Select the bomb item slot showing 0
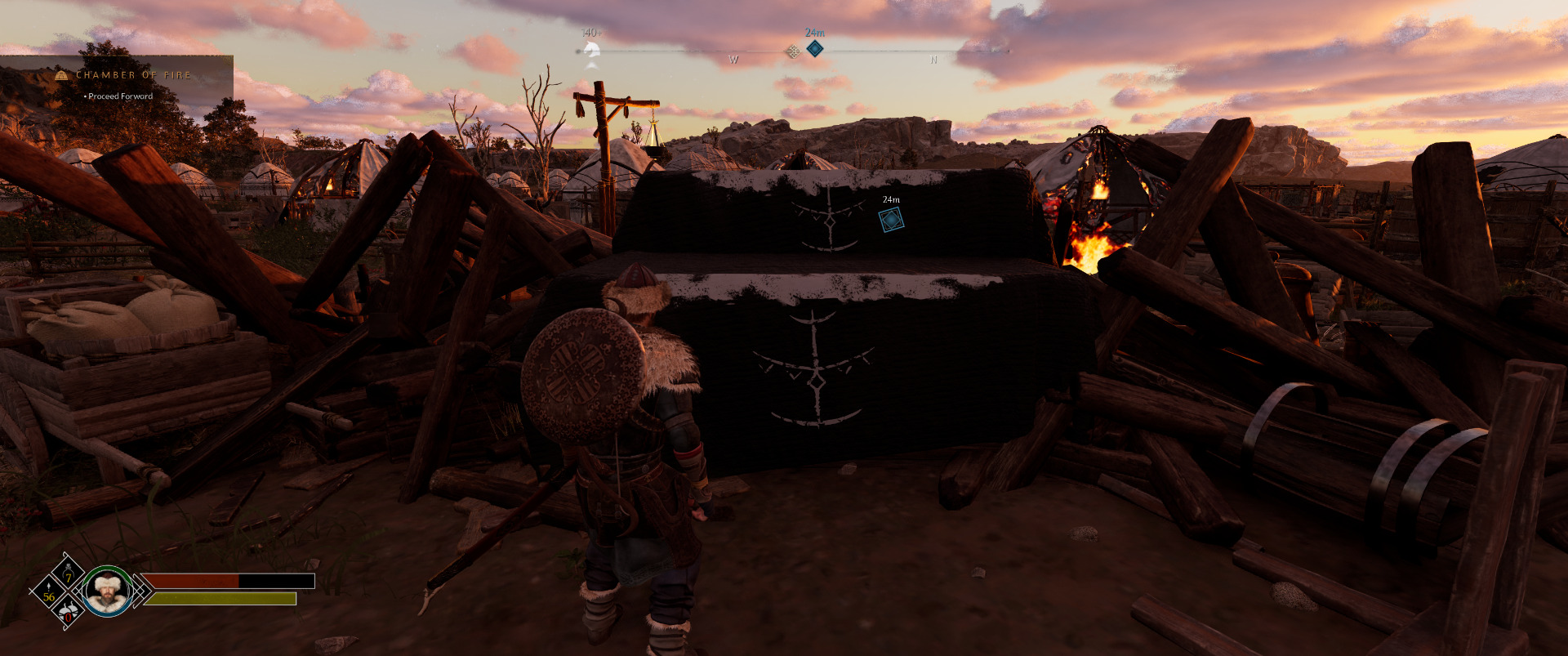This screenshot has width=1568, height=656. (69, 612)
